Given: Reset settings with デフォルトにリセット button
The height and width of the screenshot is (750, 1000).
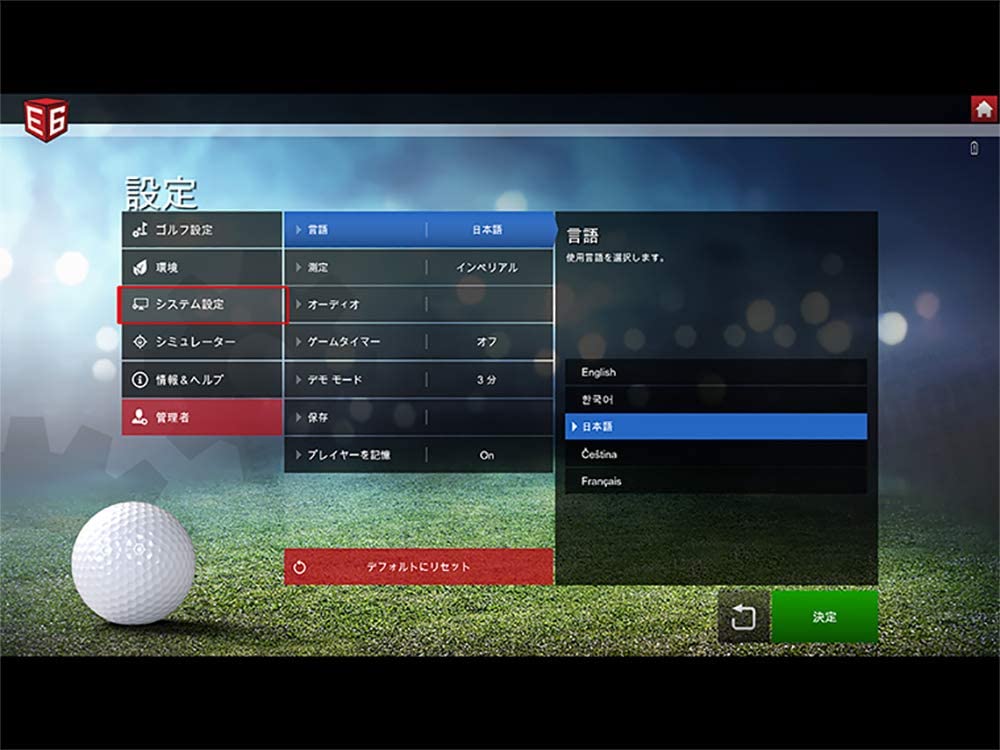Looking at the screenshot, I should click(x=418, y=567).
